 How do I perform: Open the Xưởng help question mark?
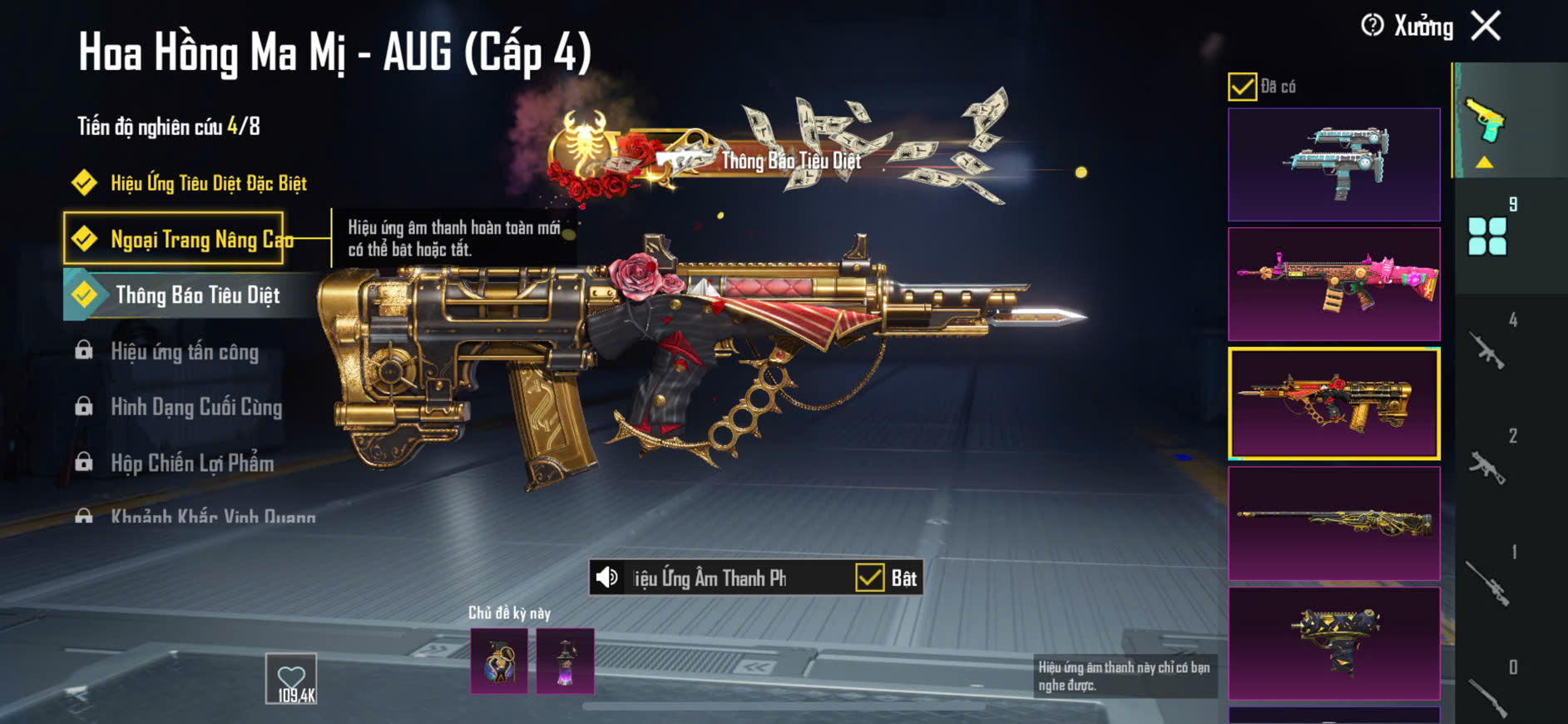click(1372, 26)
